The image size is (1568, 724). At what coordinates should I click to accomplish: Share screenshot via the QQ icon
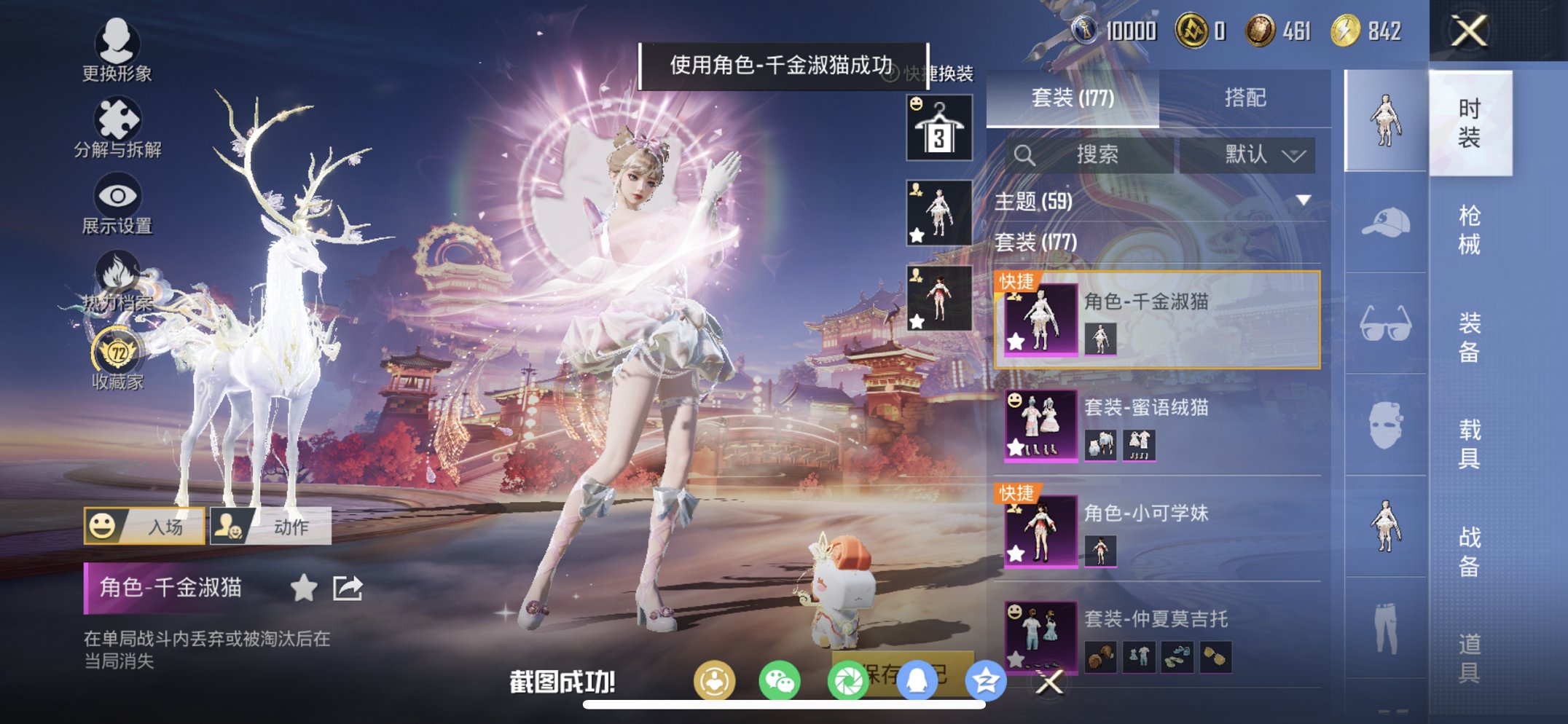coord(917,680)
